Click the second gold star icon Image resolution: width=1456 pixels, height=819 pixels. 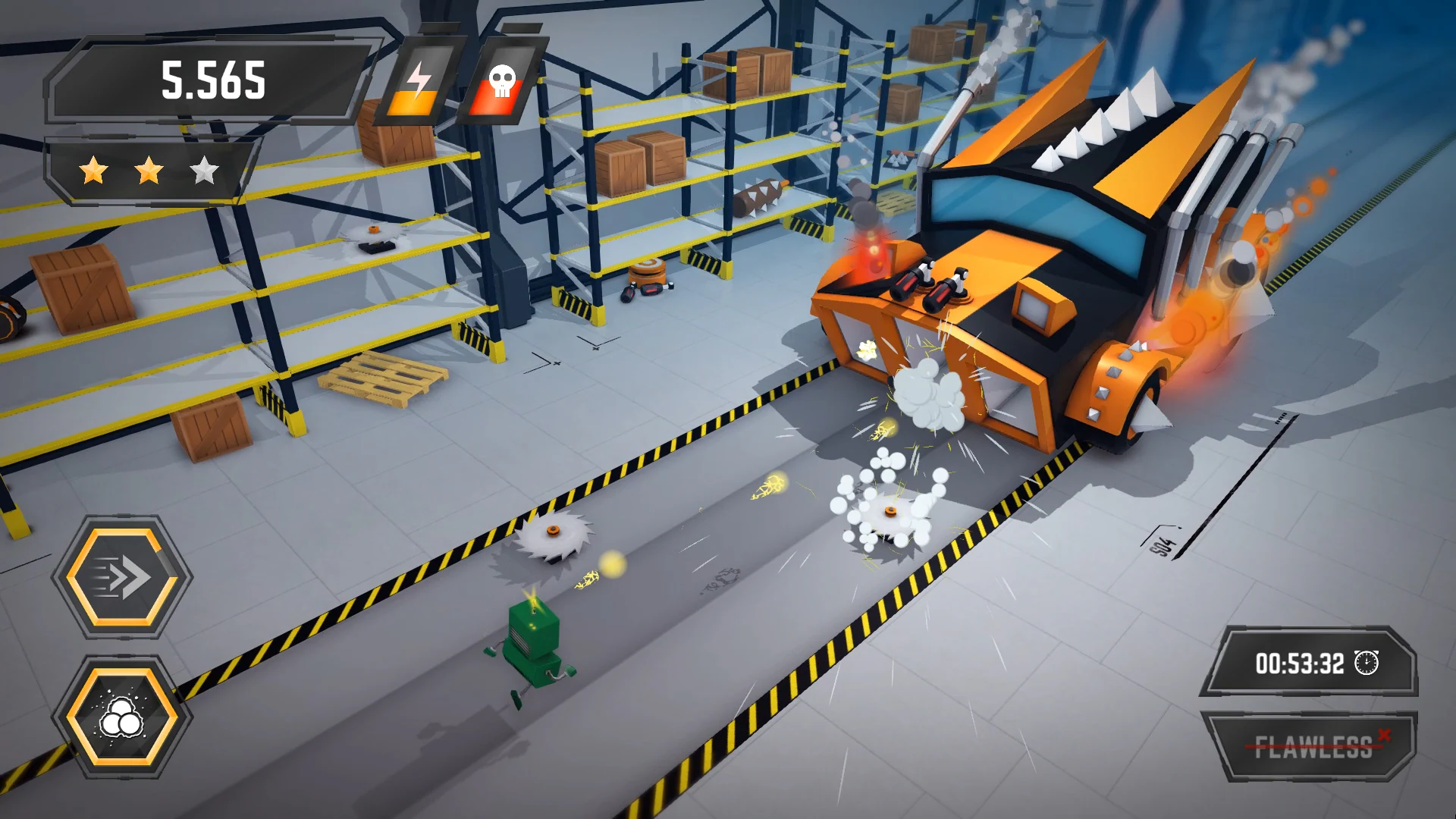coord(149,171)
